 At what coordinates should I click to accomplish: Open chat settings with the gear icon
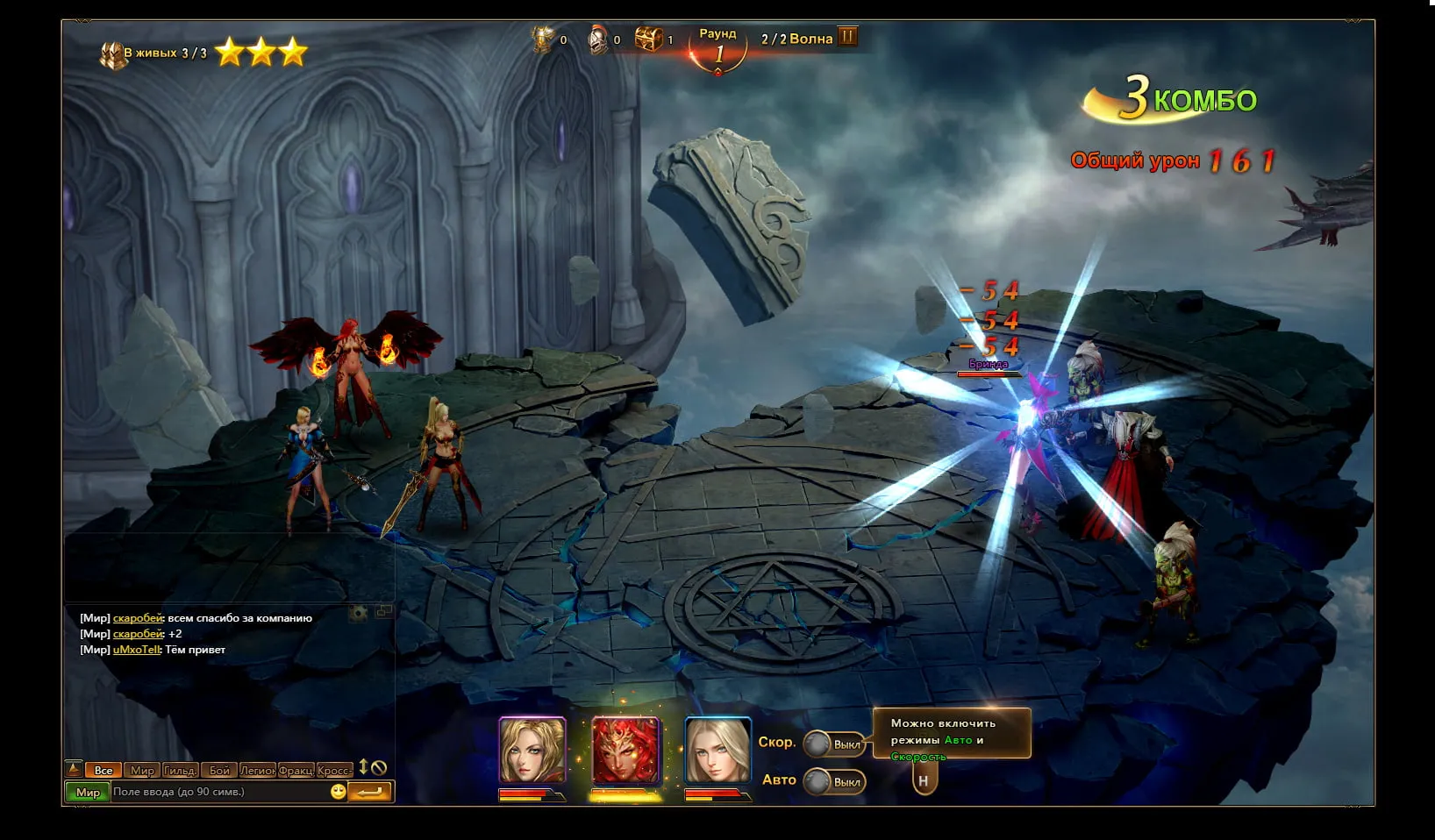[x=358, y=613]
